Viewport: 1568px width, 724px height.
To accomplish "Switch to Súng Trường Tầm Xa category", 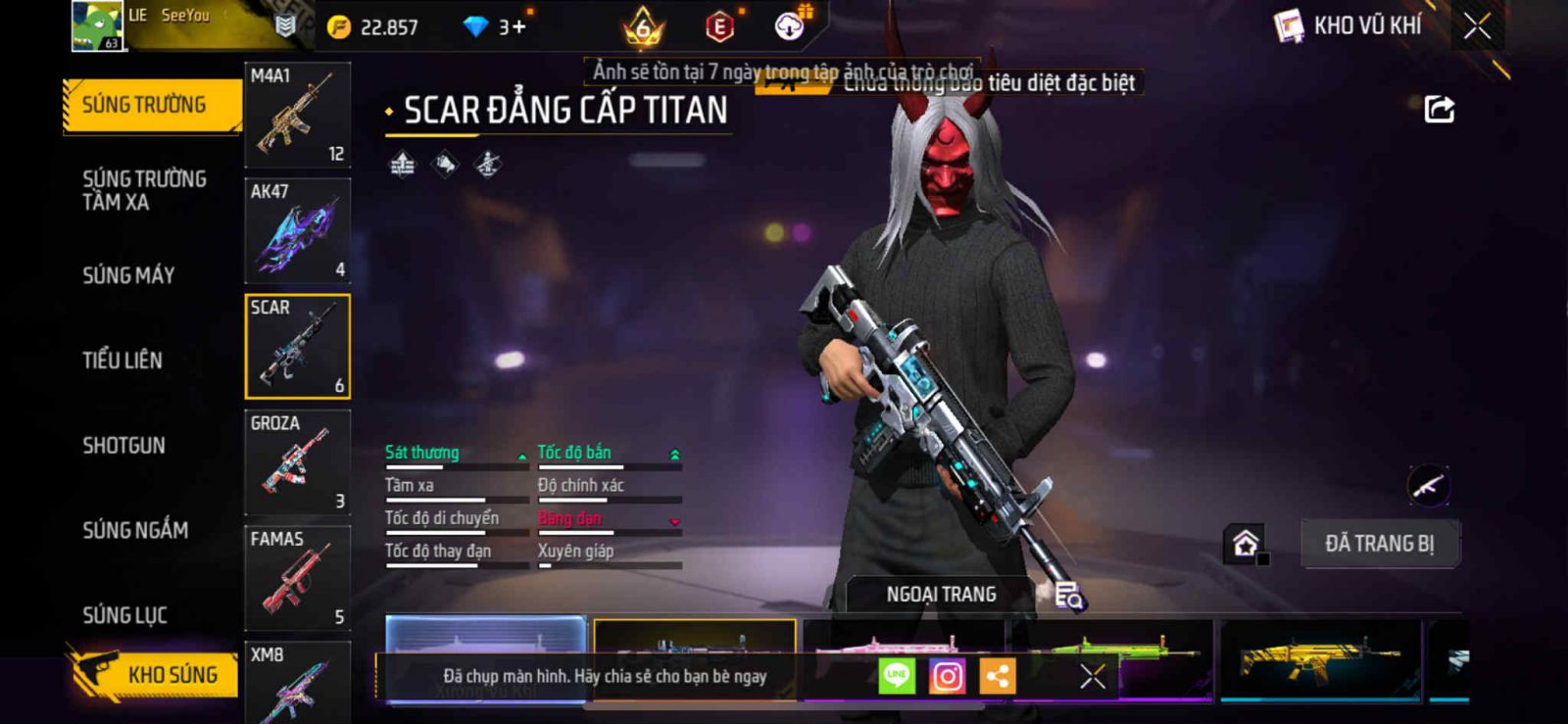I will [x=144, y=190].
